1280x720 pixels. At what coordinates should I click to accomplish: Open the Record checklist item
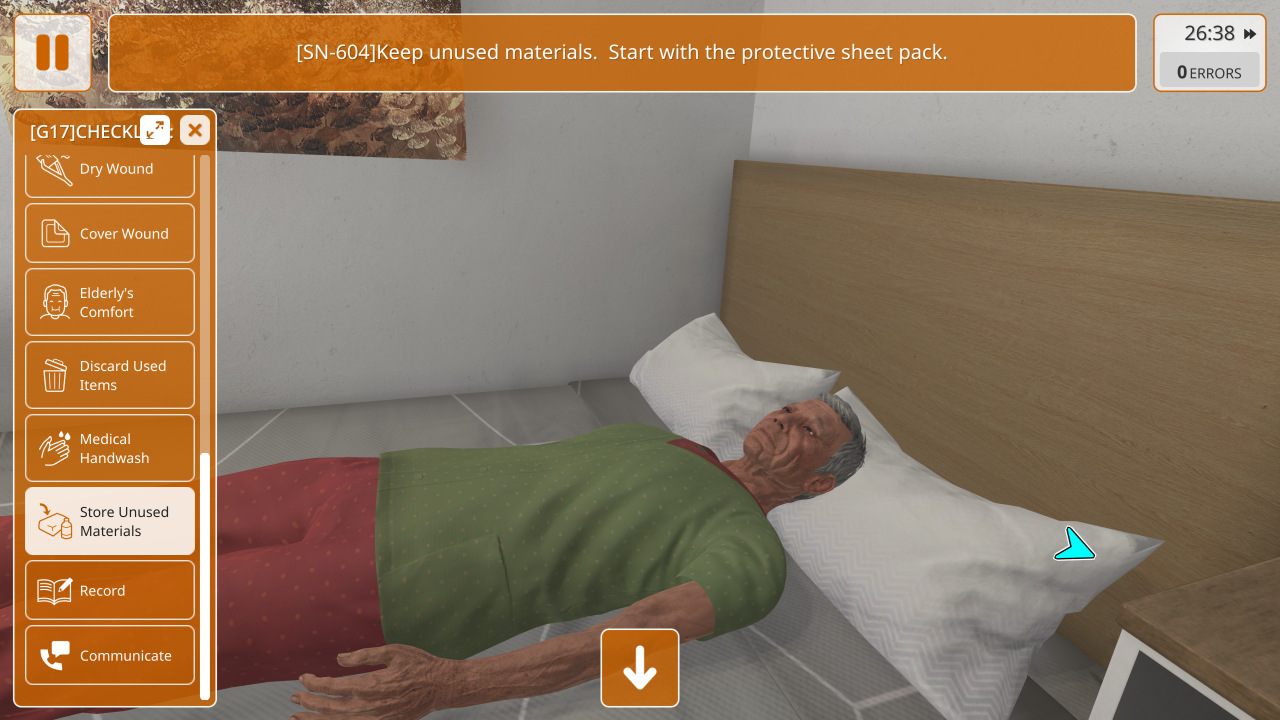click(110, 591)
